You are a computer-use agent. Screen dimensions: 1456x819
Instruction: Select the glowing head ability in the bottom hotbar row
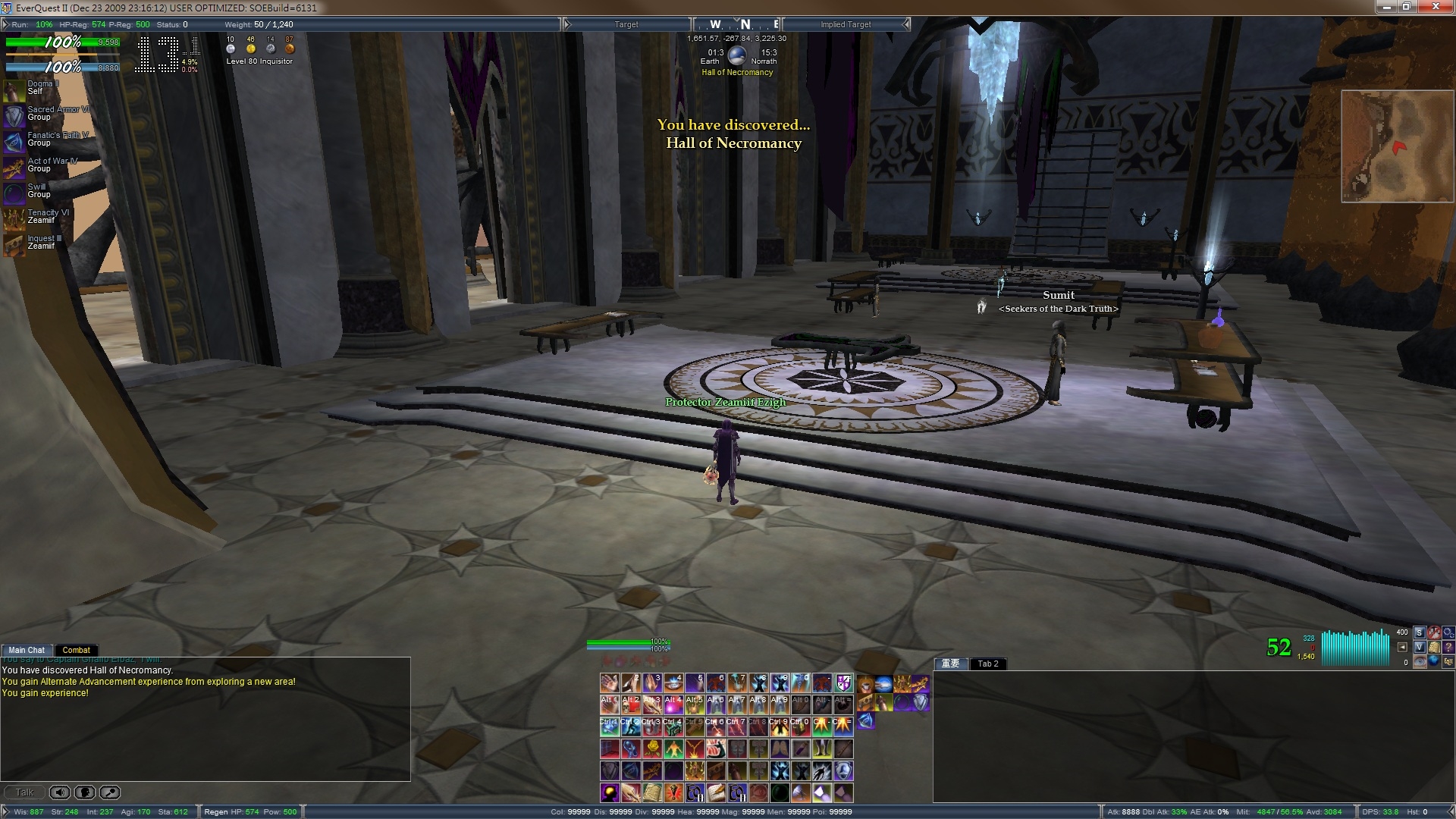(x=609, y=793)
